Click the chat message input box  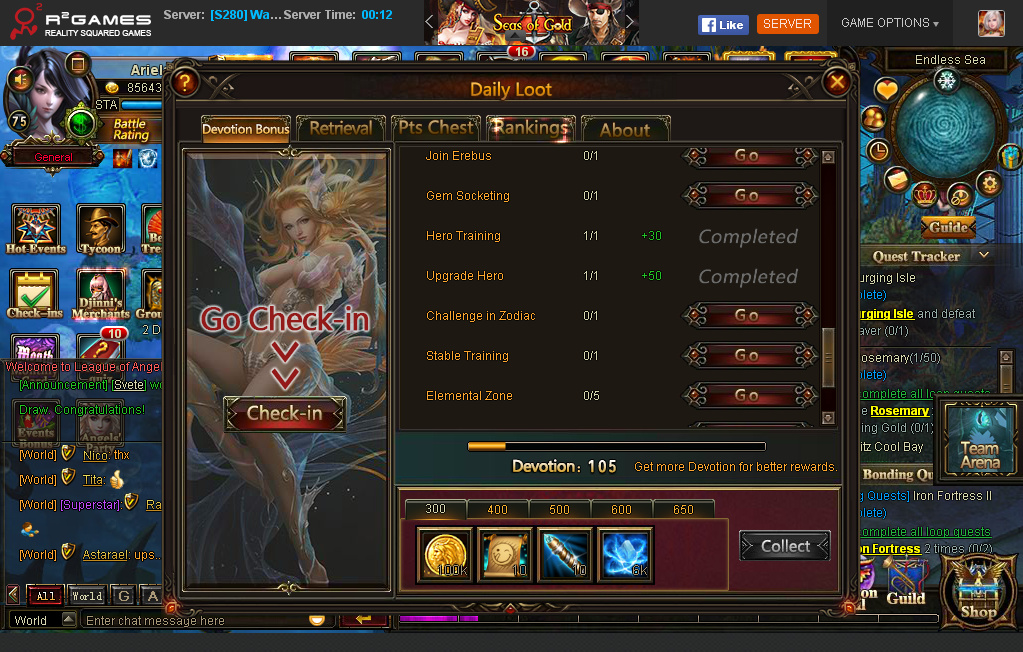(x=195, y=621)
